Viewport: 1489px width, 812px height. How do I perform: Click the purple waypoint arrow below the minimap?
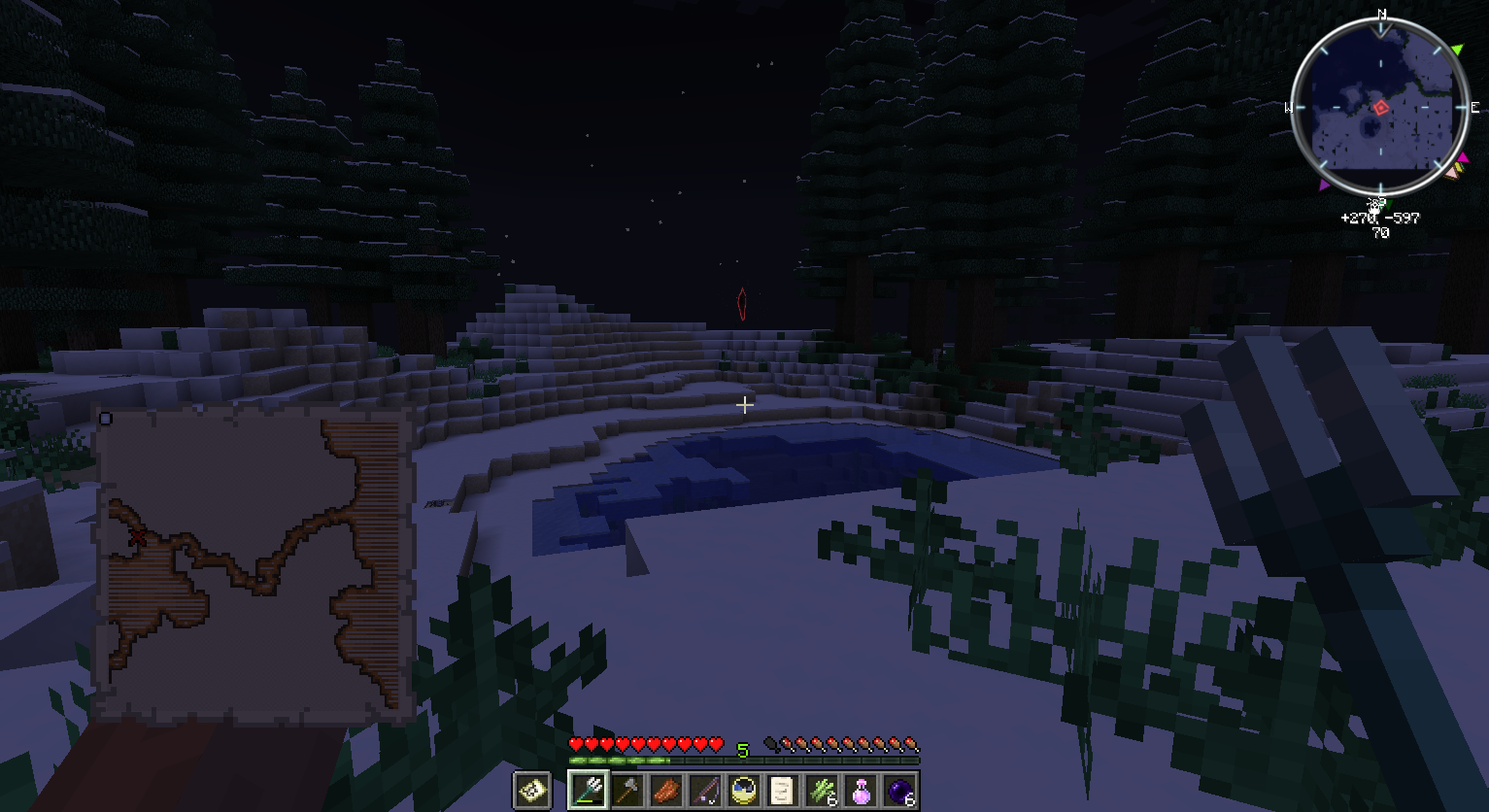pyautogui.click(x=1327, y=185)
